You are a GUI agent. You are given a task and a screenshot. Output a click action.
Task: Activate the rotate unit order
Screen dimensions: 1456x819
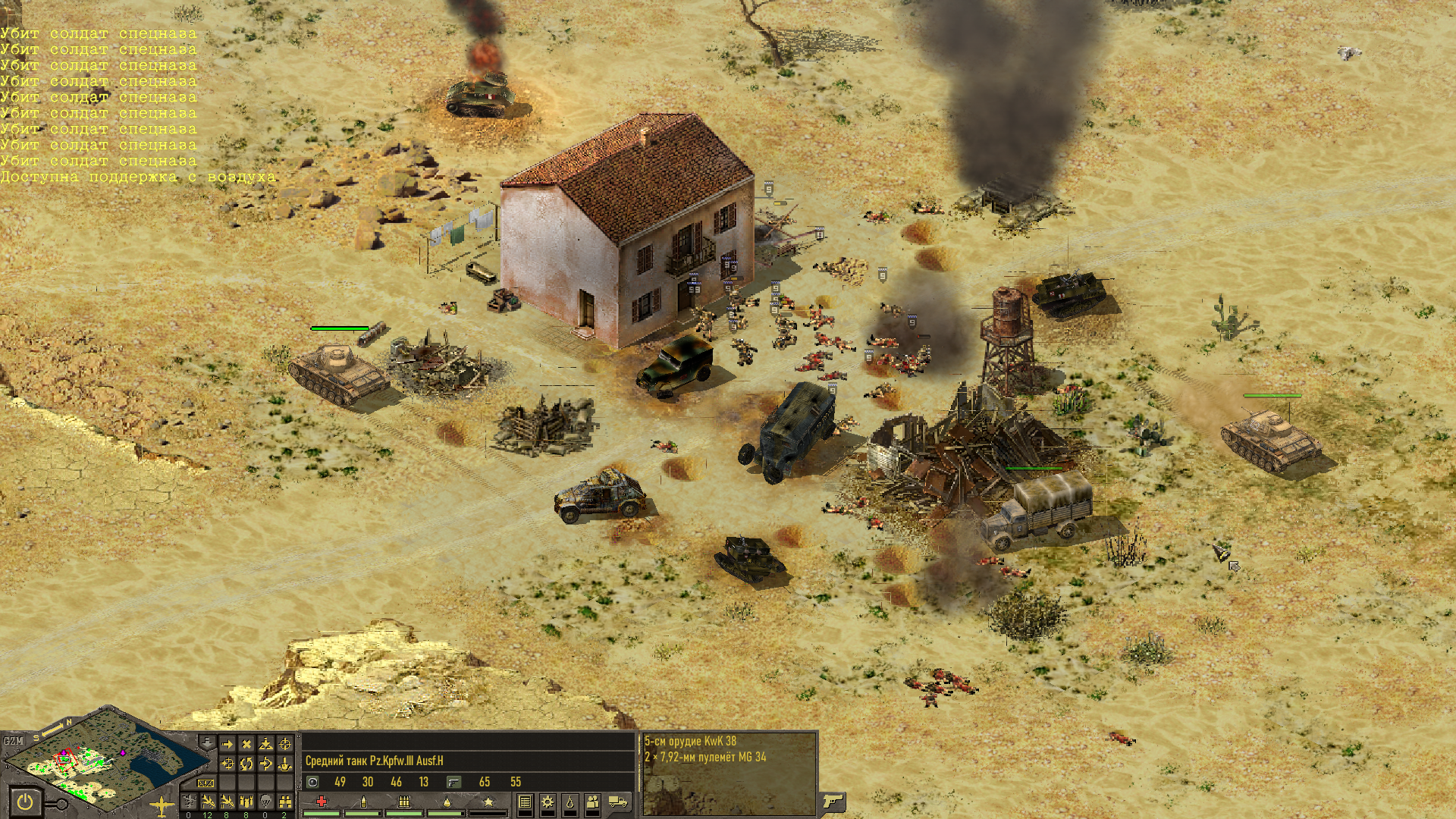[x=246, y=764]
